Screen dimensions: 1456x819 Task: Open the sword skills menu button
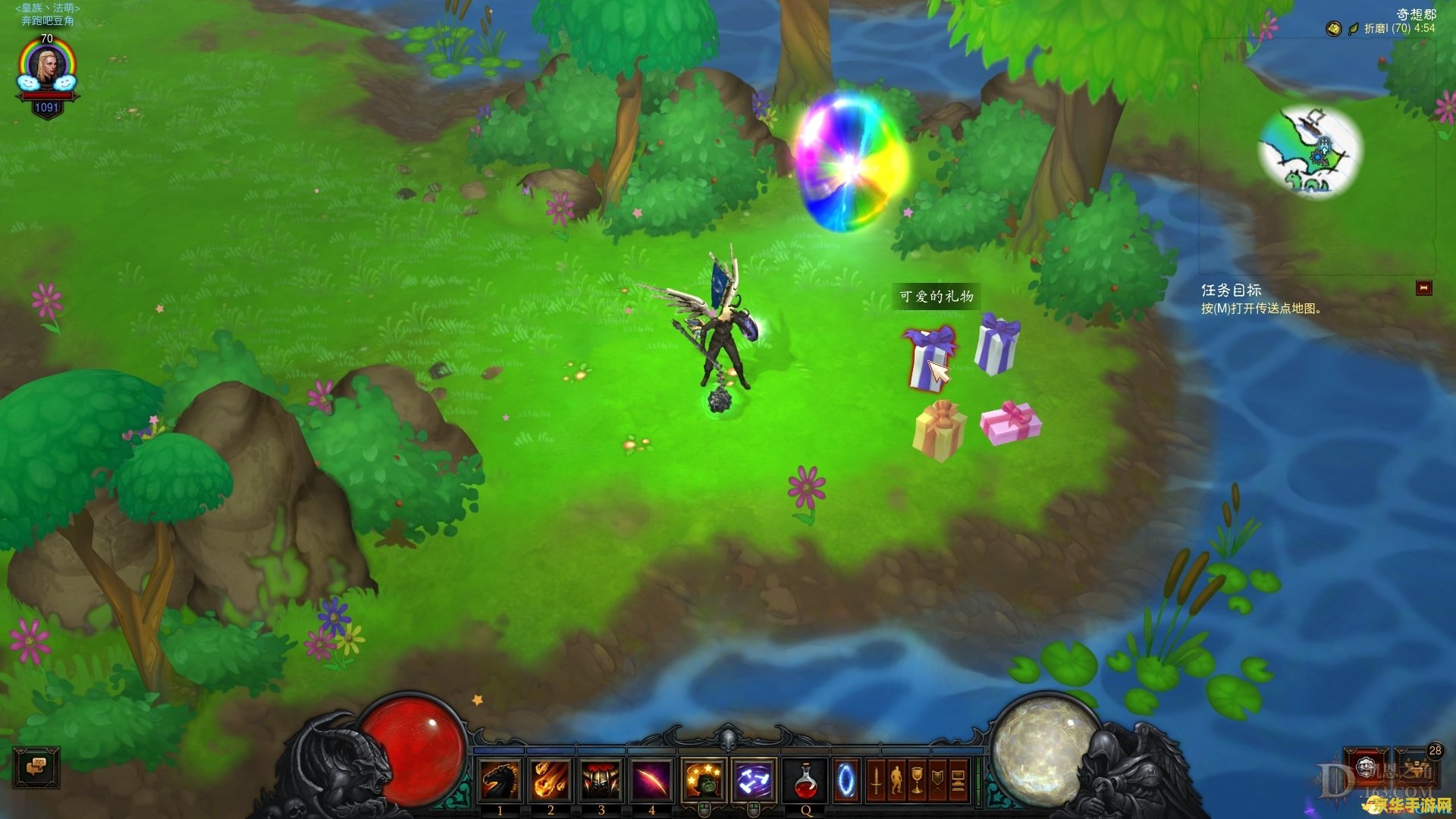[x=876, y=780]
